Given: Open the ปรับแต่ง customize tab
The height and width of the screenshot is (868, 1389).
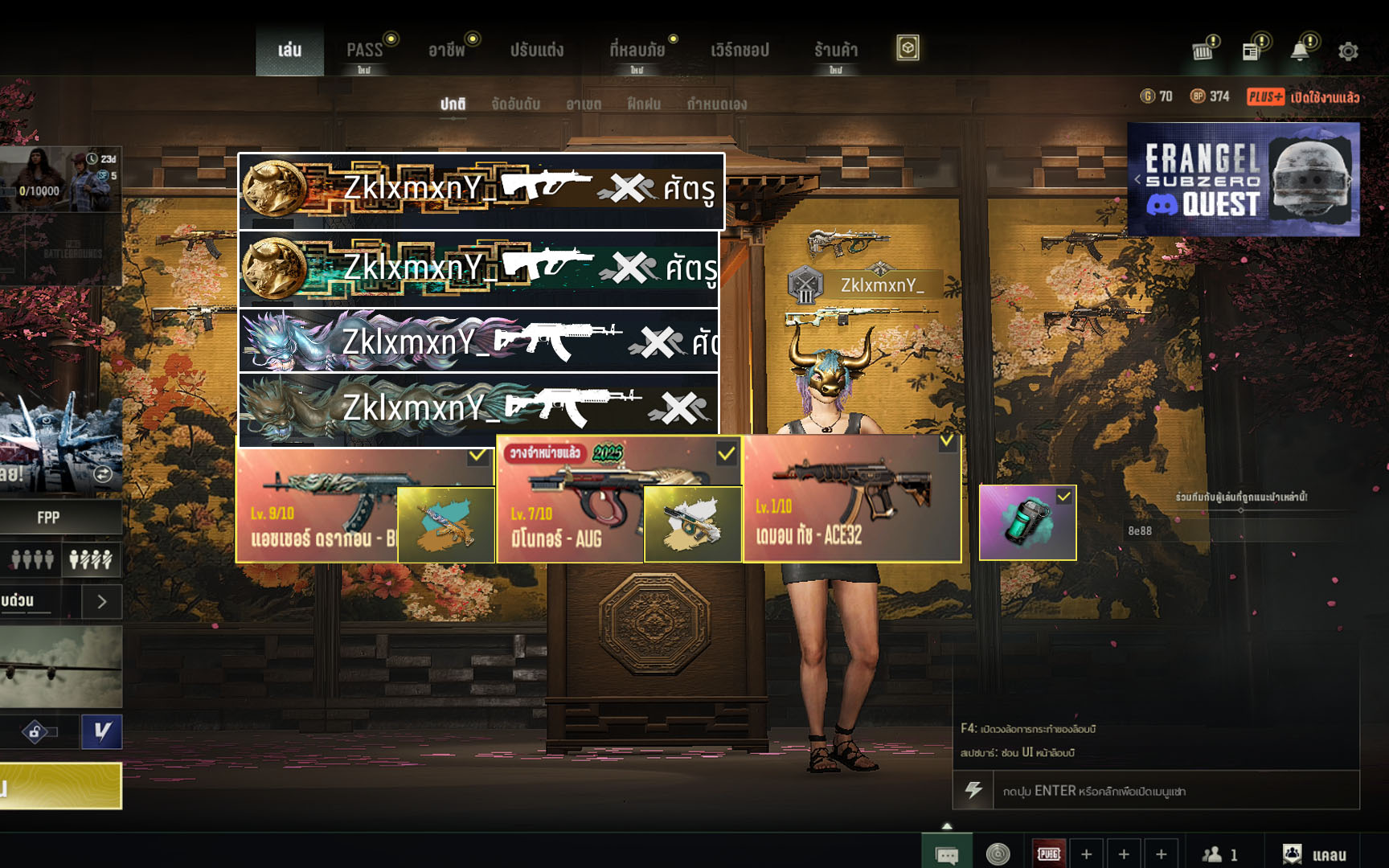Looking at the screenshot, I should pos(537,50).
